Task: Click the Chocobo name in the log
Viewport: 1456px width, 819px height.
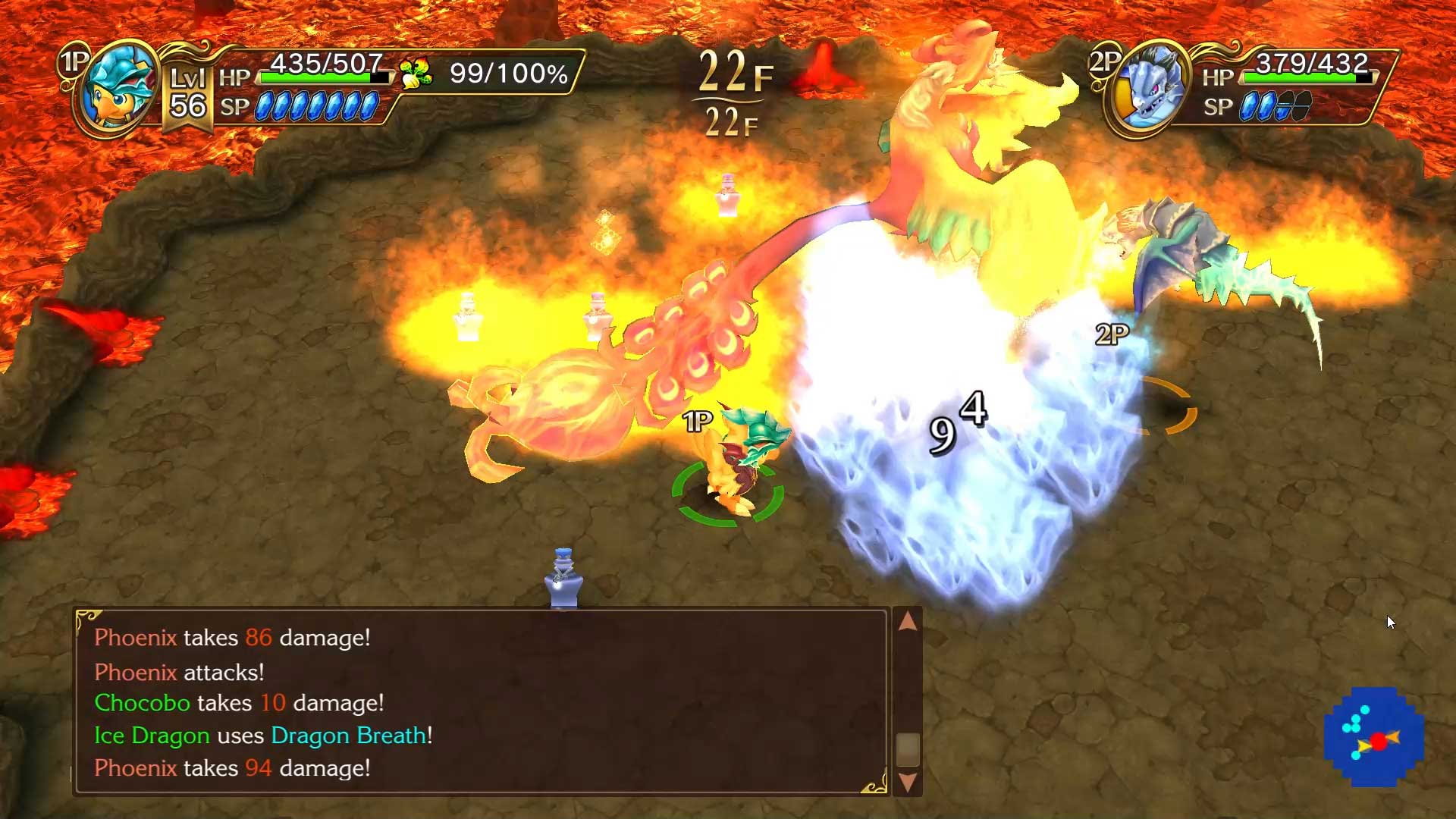Action: coord(143,703)
